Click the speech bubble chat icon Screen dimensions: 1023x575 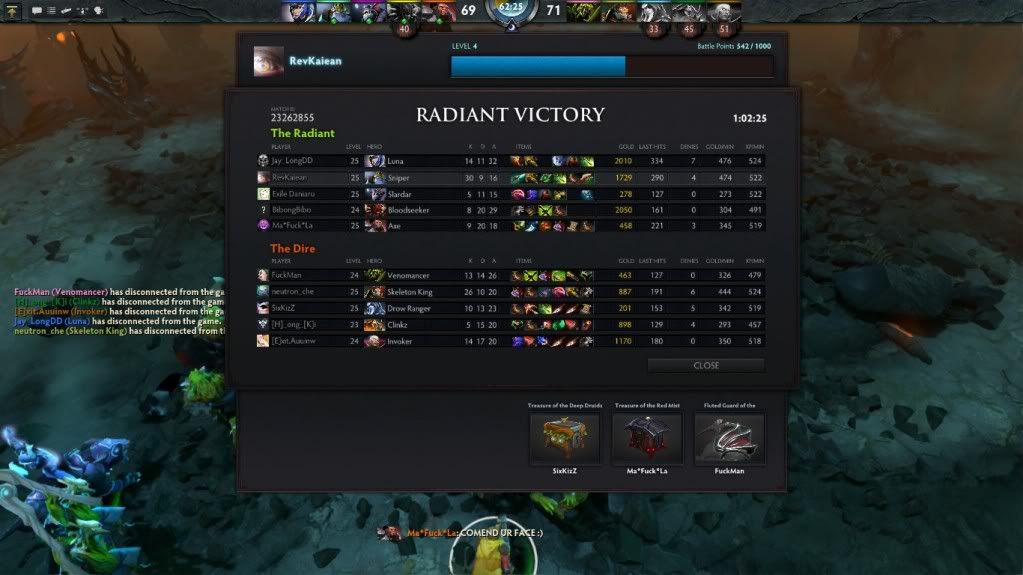pyautogui.click(x=36, y=10)
